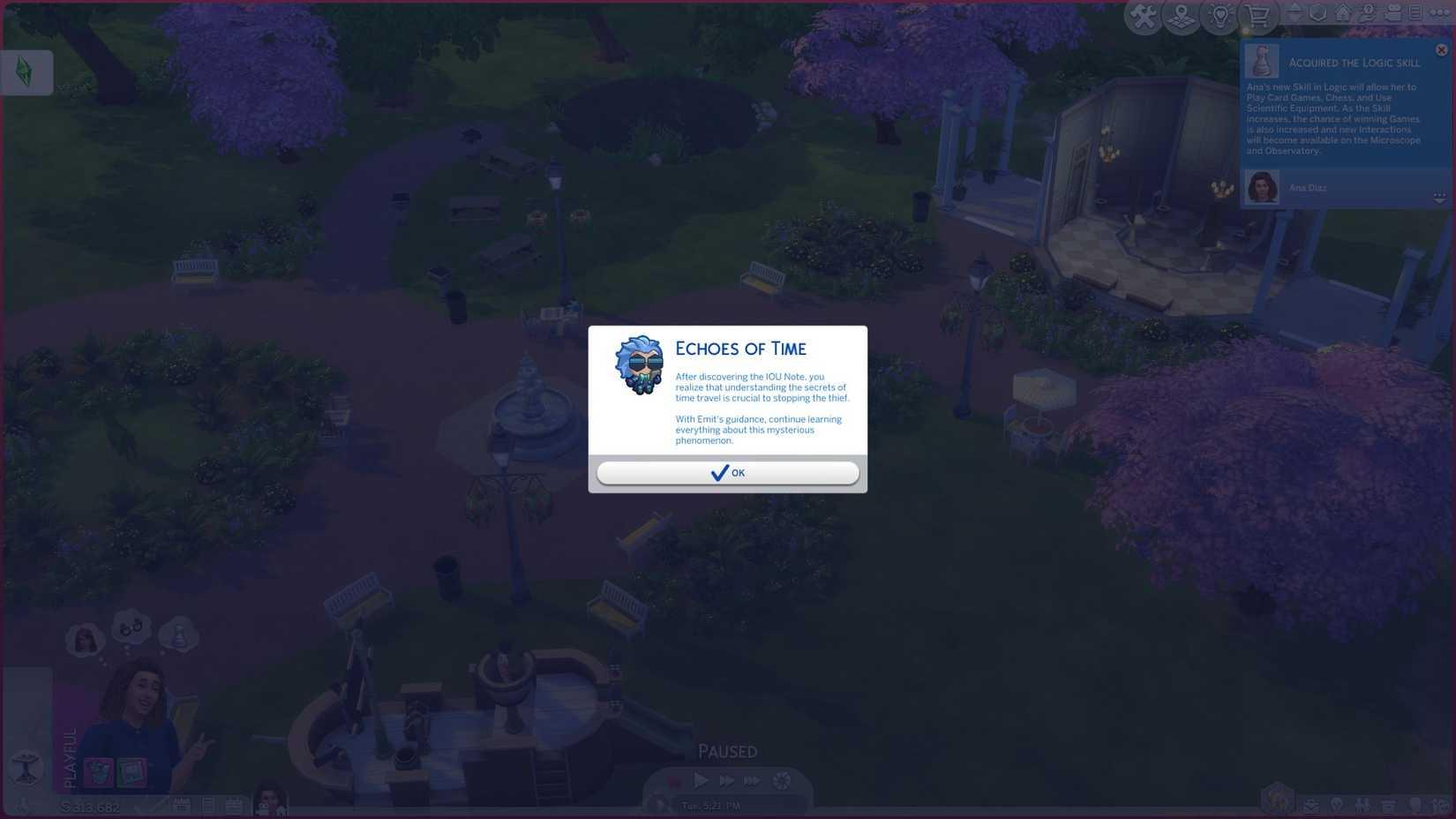Click the arrow next to the in-game clock
The width and height of the screenshot is (1456, 819).
(x=662, y=806)
